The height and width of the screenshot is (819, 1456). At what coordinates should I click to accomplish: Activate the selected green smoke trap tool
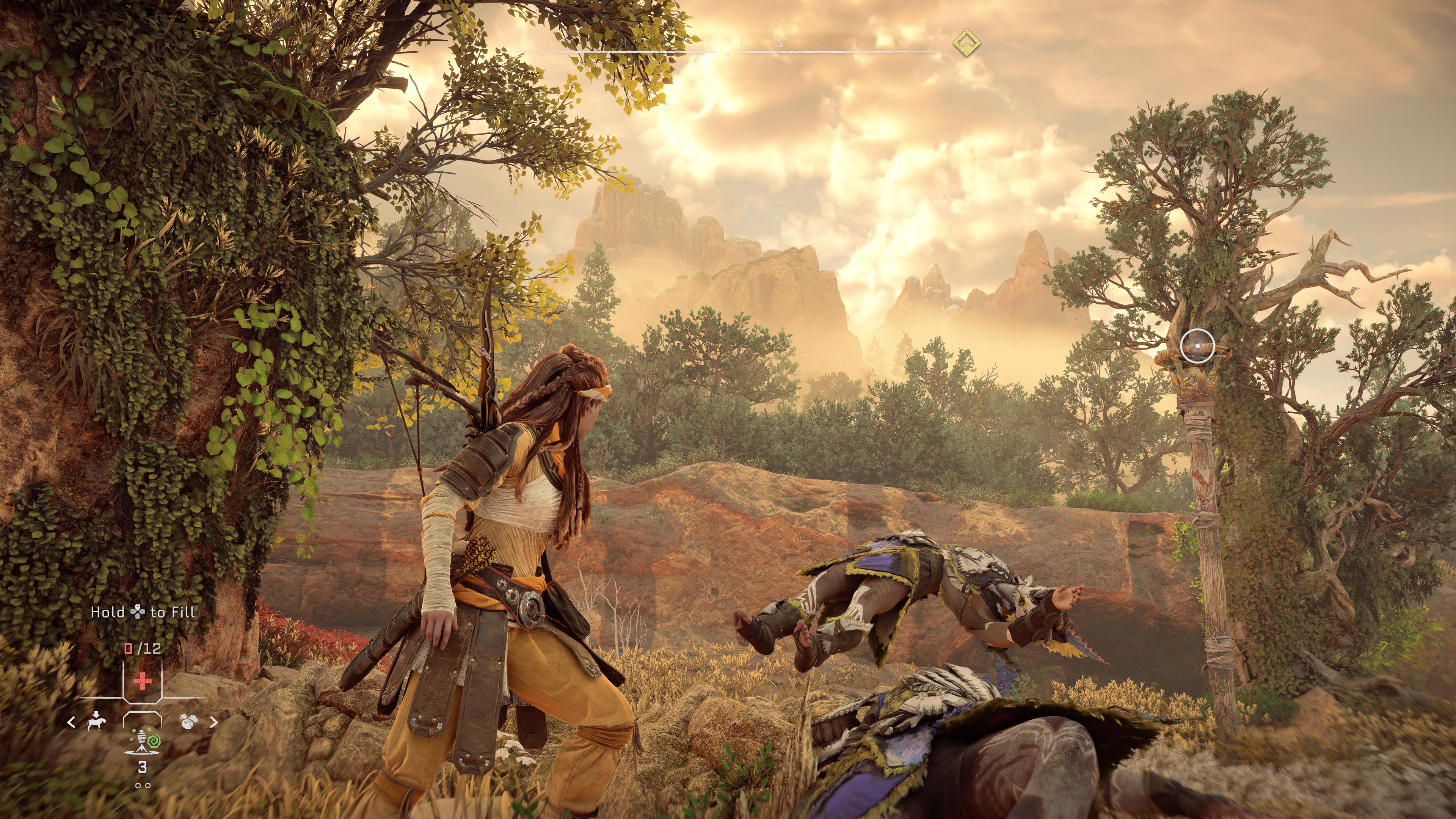(x=143, y=741)
